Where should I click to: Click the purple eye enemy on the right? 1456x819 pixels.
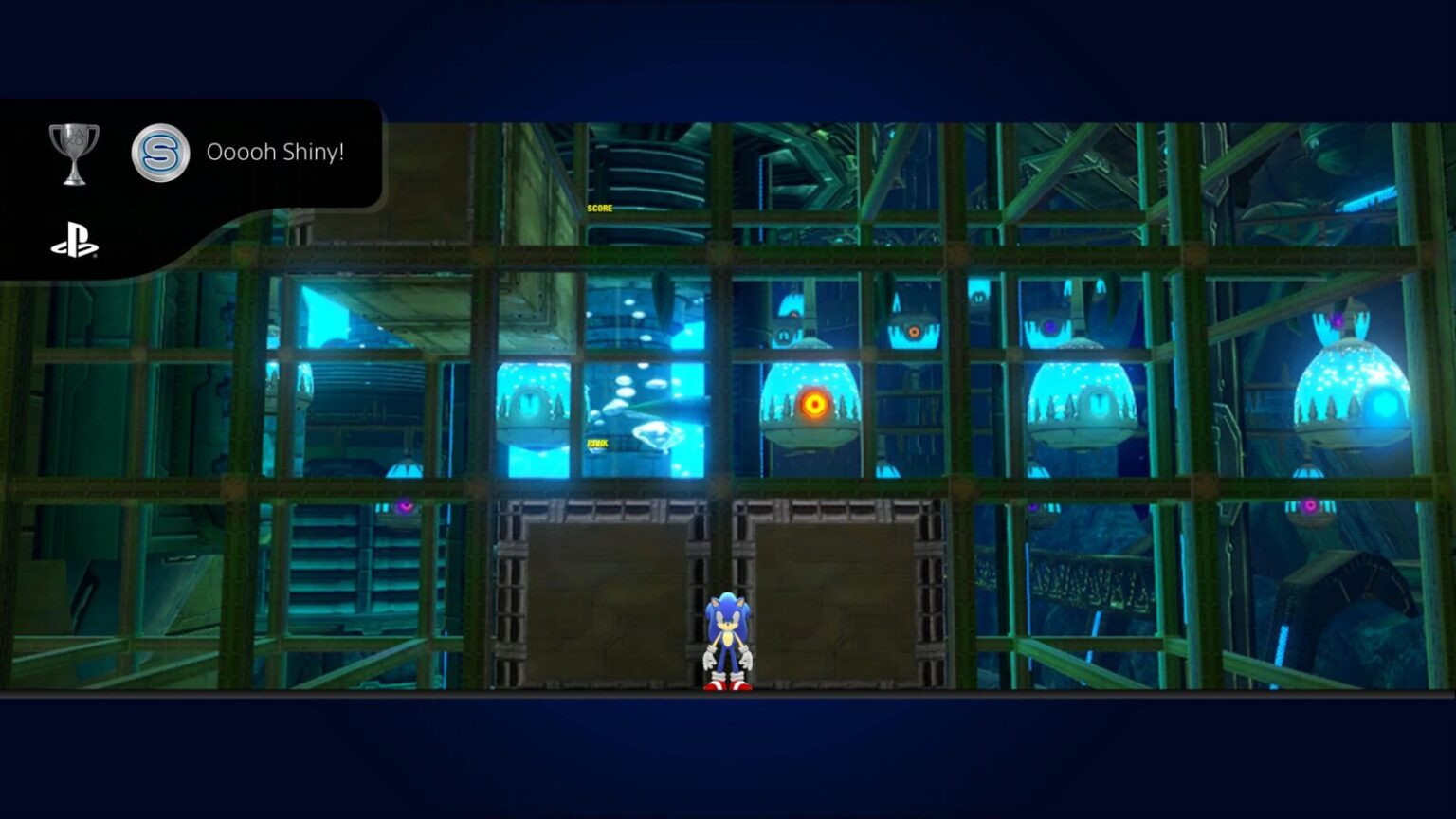point(1049,328)
